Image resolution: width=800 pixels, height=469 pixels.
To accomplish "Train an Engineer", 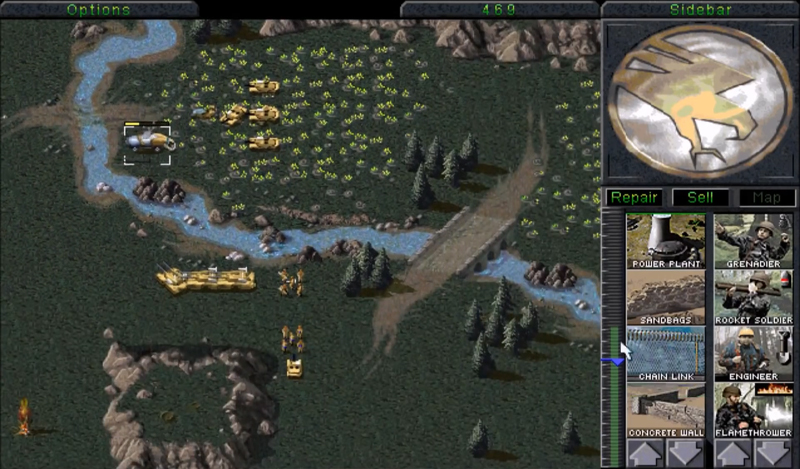I will [753, 354].
